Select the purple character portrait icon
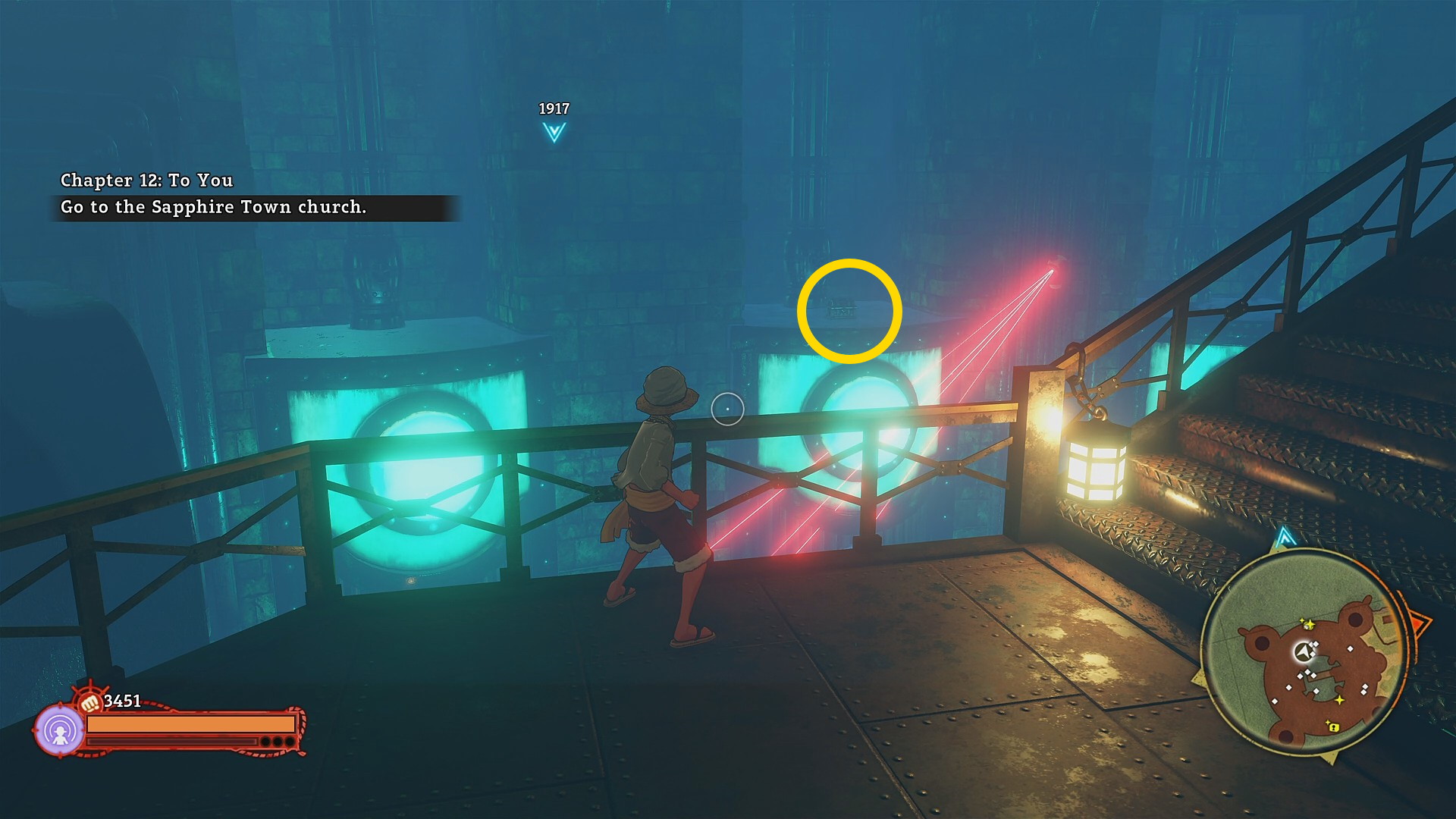 click(59, 731)
